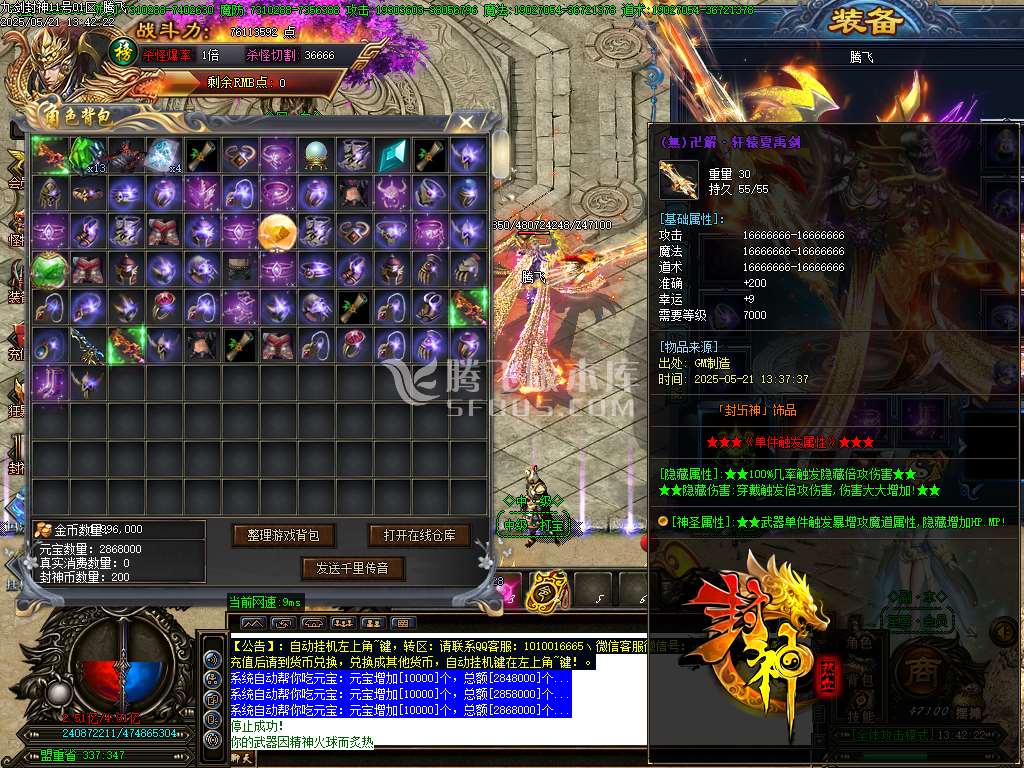The height and width of the screenshot is (768, 1024).
Task: Choose the golden ingot orb item
Action: tap(278, 231)
